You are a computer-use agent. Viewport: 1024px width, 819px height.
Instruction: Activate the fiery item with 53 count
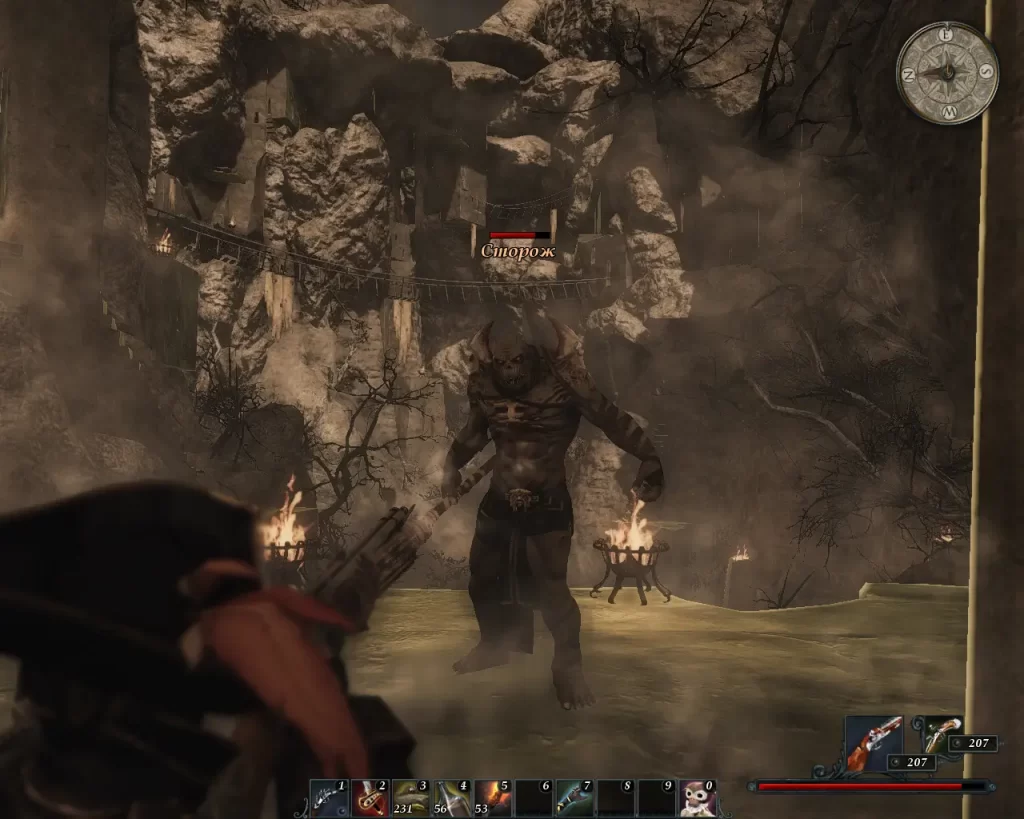pos(491,798)
